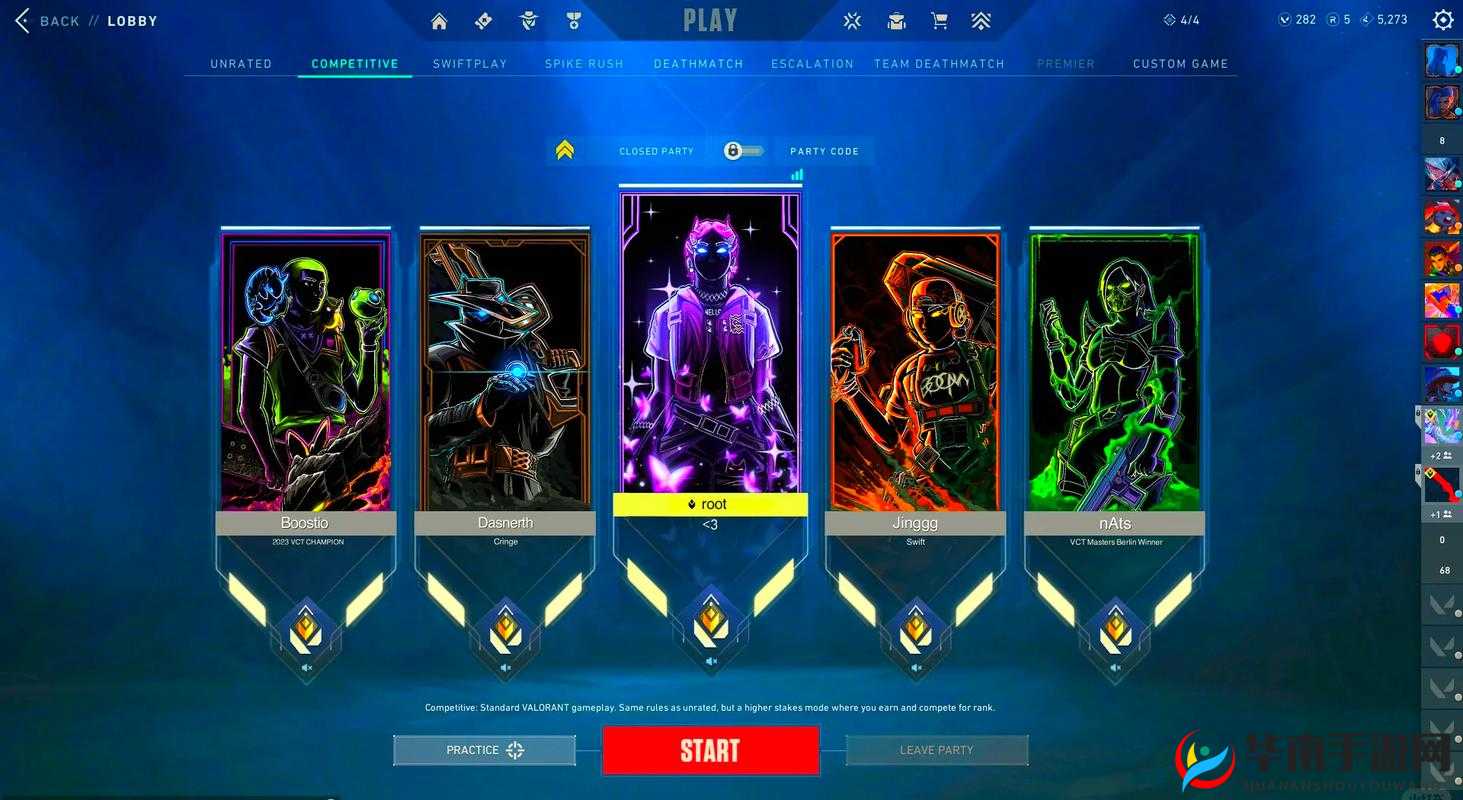This screenshot has width=1463, height=800.
Task: Select the Team Deathmatch tab
Action: pyautogui.click(x=939, y=64)
